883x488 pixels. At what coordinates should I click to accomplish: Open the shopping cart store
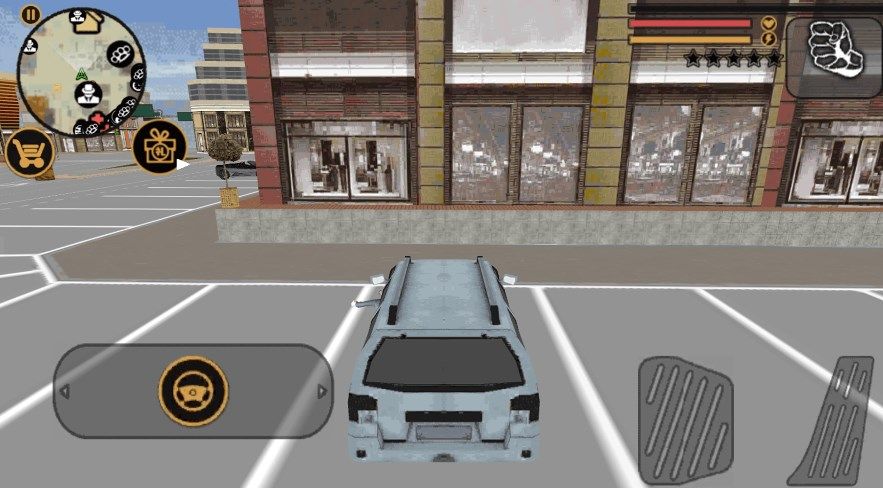pos(29,152)
